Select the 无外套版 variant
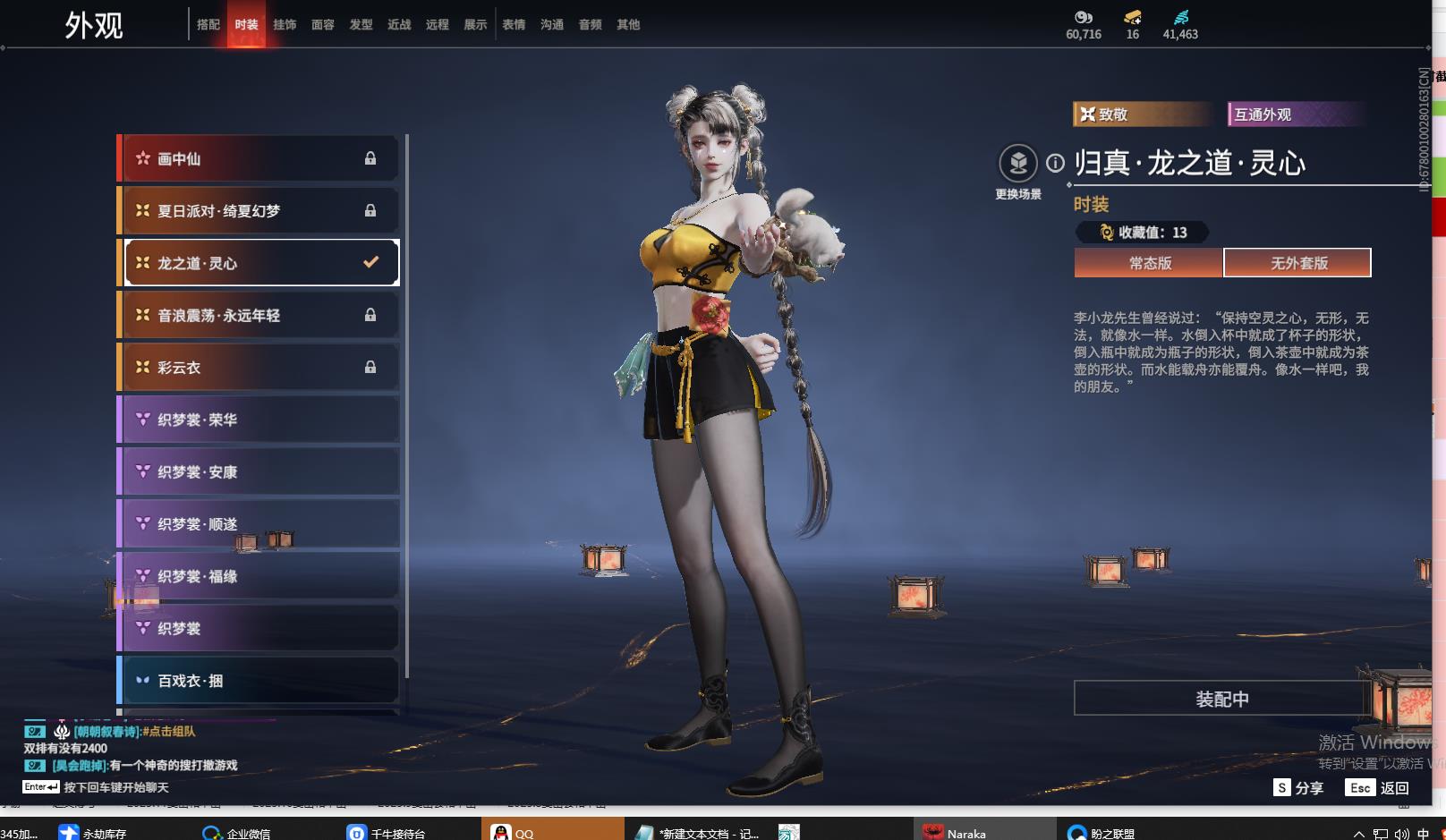The width and height of the screenshot is (1446, 840). point(1298,263)
